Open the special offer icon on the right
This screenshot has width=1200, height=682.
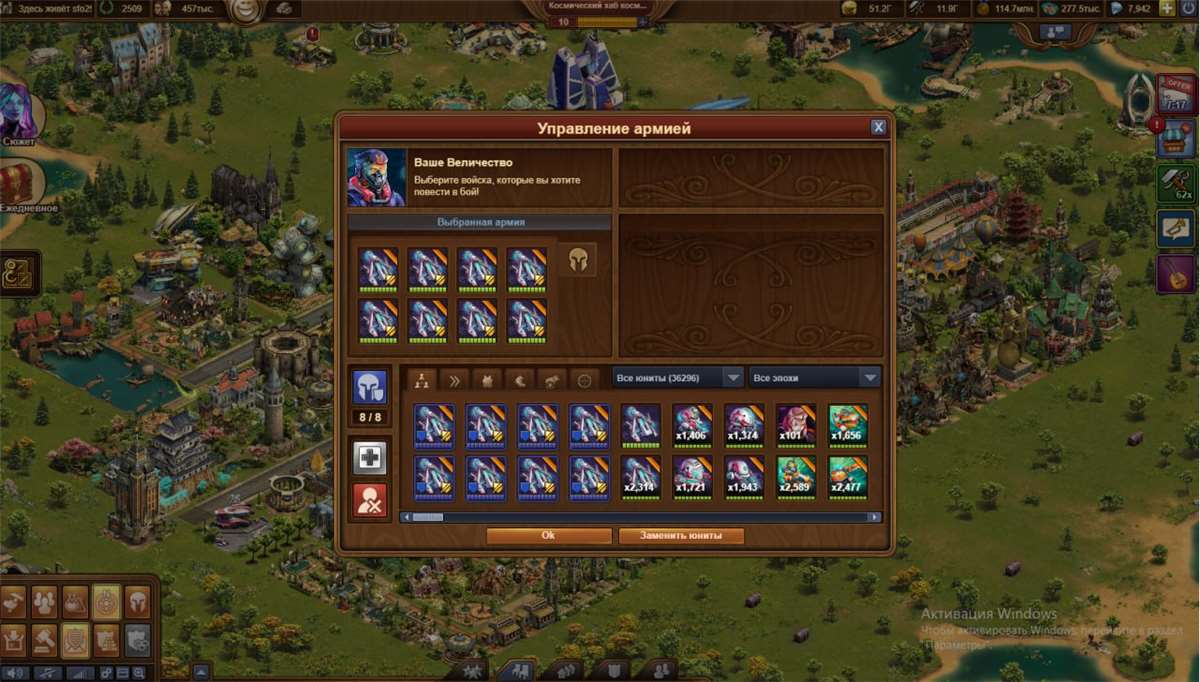[1175, 94]
